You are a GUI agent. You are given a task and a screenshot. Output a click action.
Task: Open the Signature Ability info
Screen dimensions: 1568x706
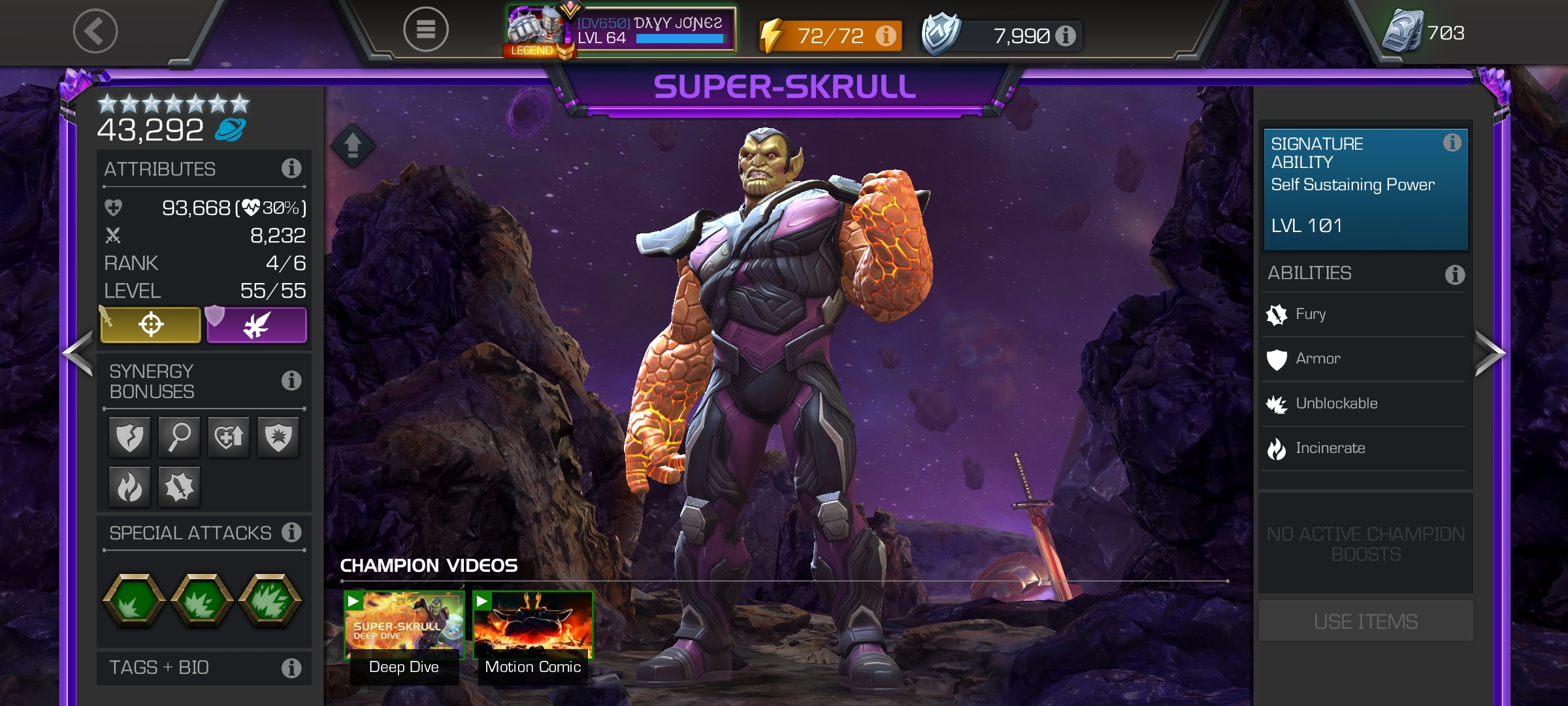tap(1452, 143)
